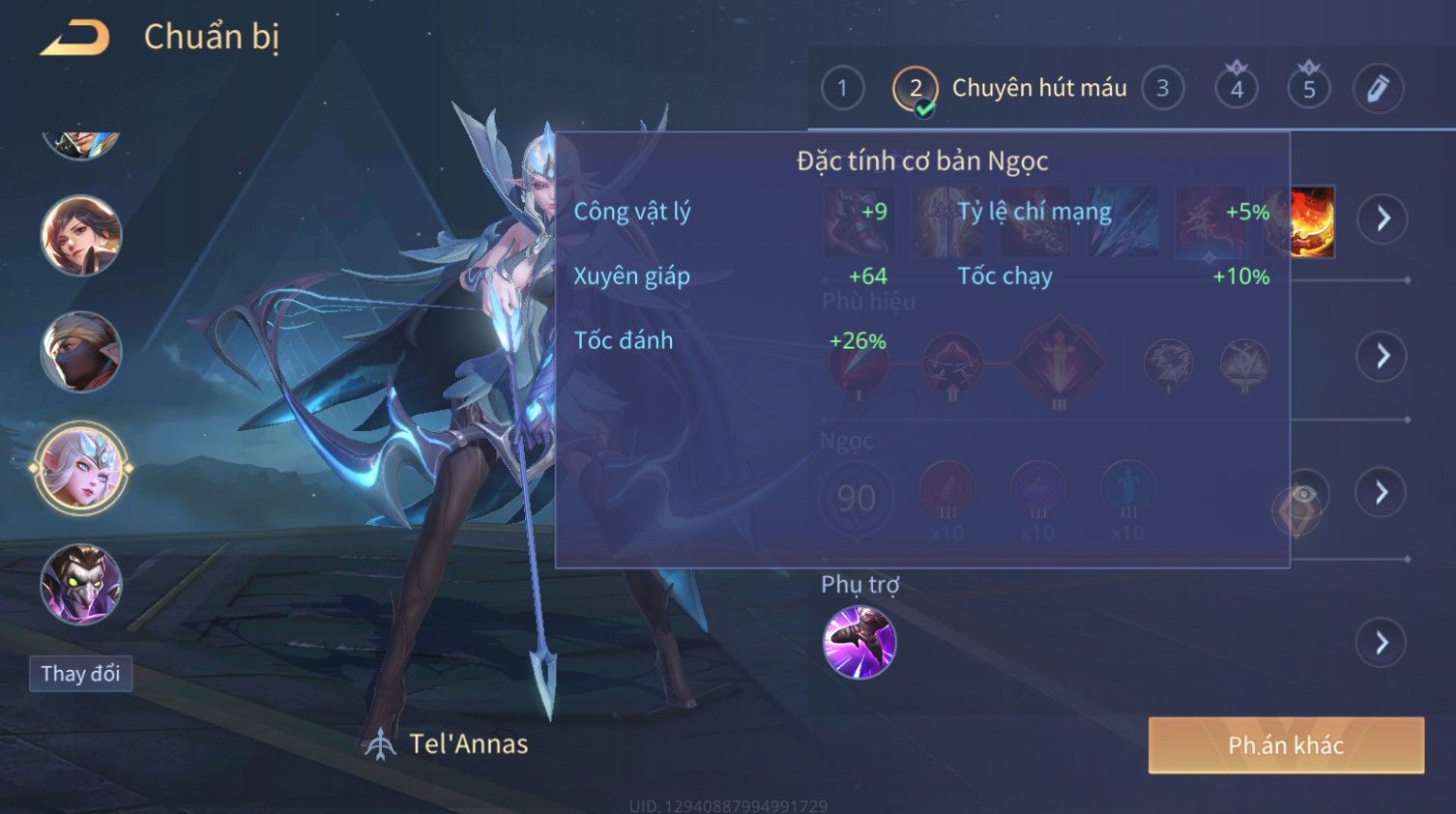Select loadout preset 3

[1162, 89]
